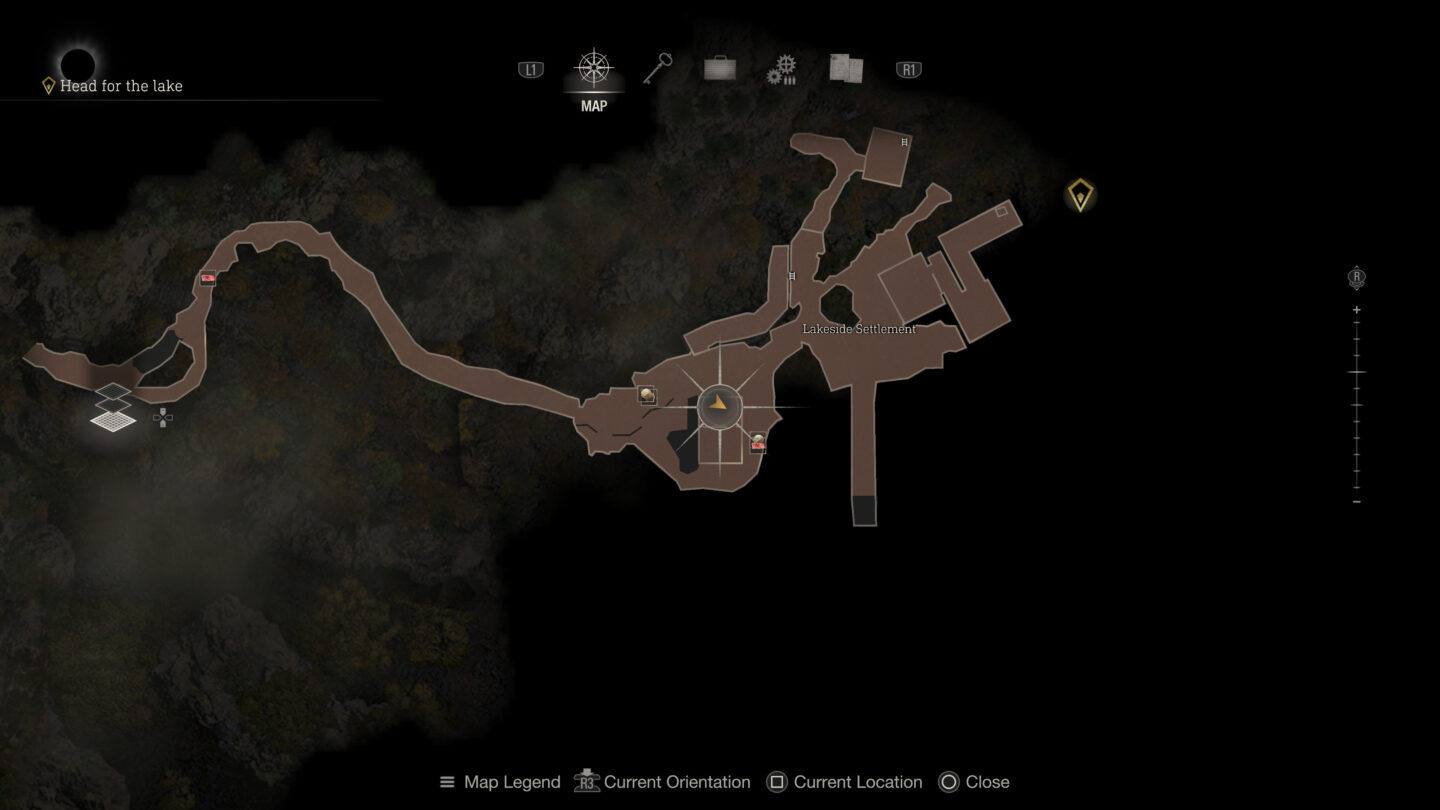Select the crafting gears icon
Viewport: 1440px width, 810px height.
[784, 67]
